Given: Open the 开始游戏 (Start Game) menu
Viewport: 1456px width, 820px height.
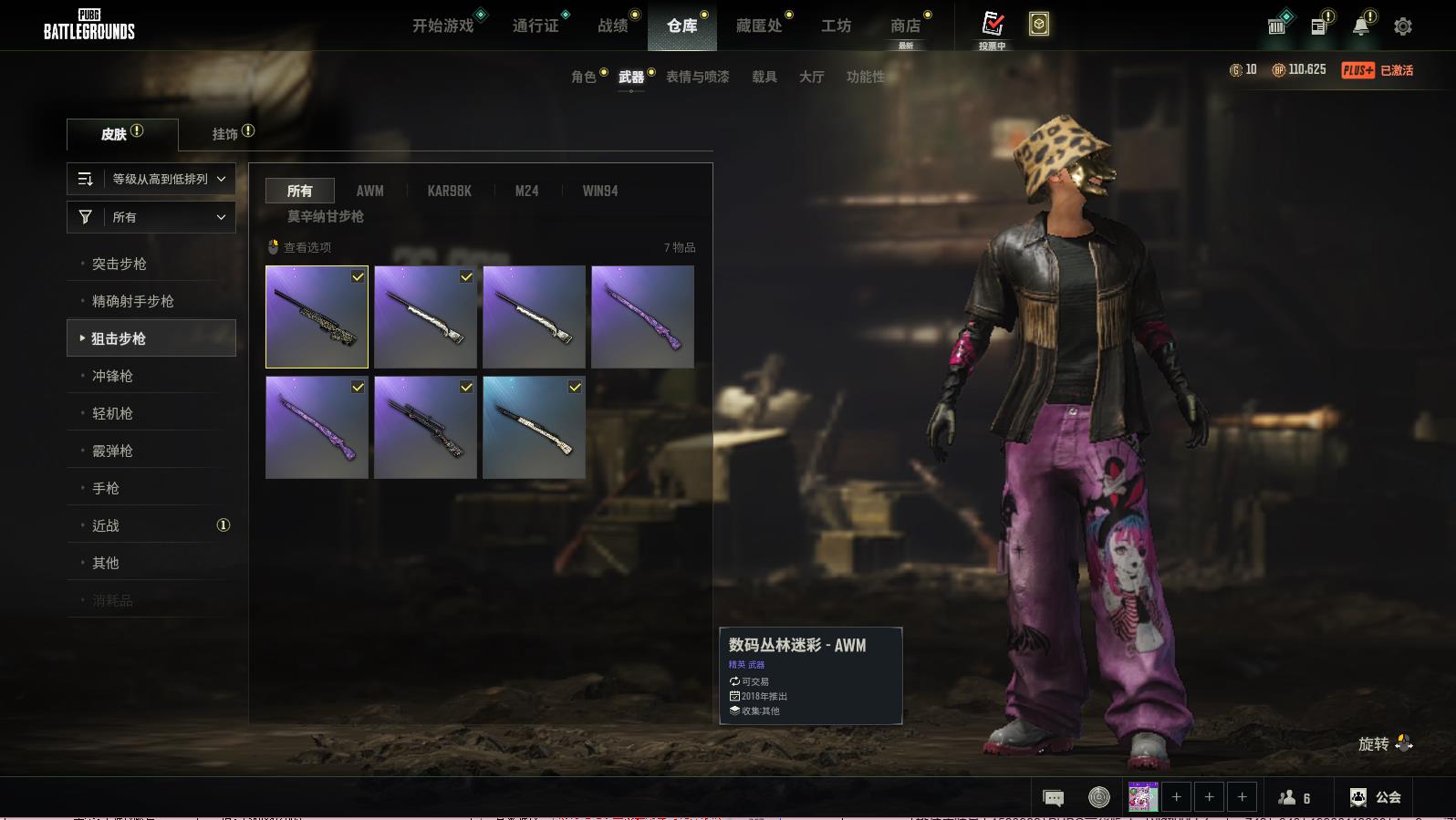Looking at the screenshot, I should 443,26.
